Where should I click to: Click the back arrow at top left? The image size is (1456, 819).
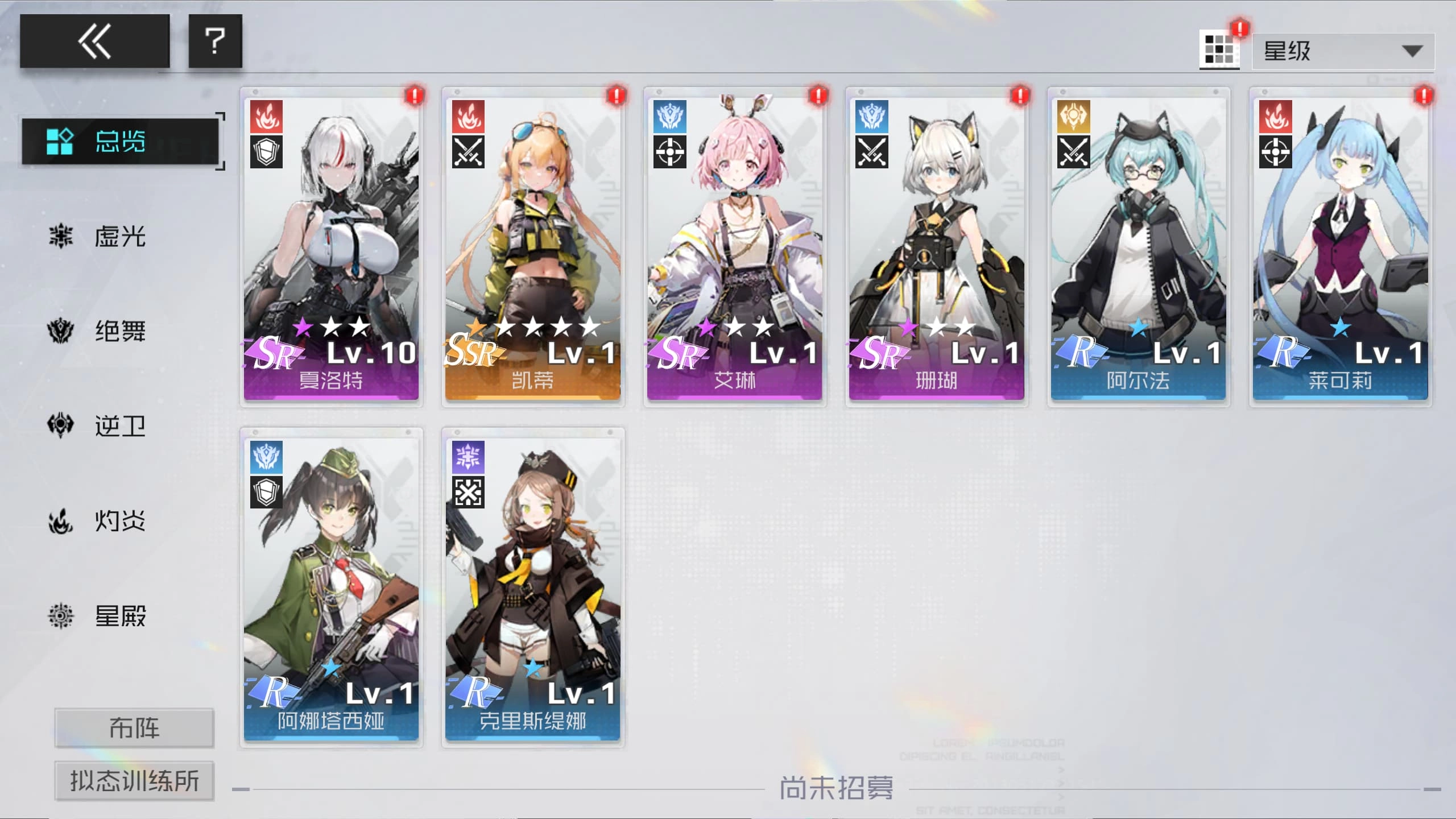click(94, 40)
